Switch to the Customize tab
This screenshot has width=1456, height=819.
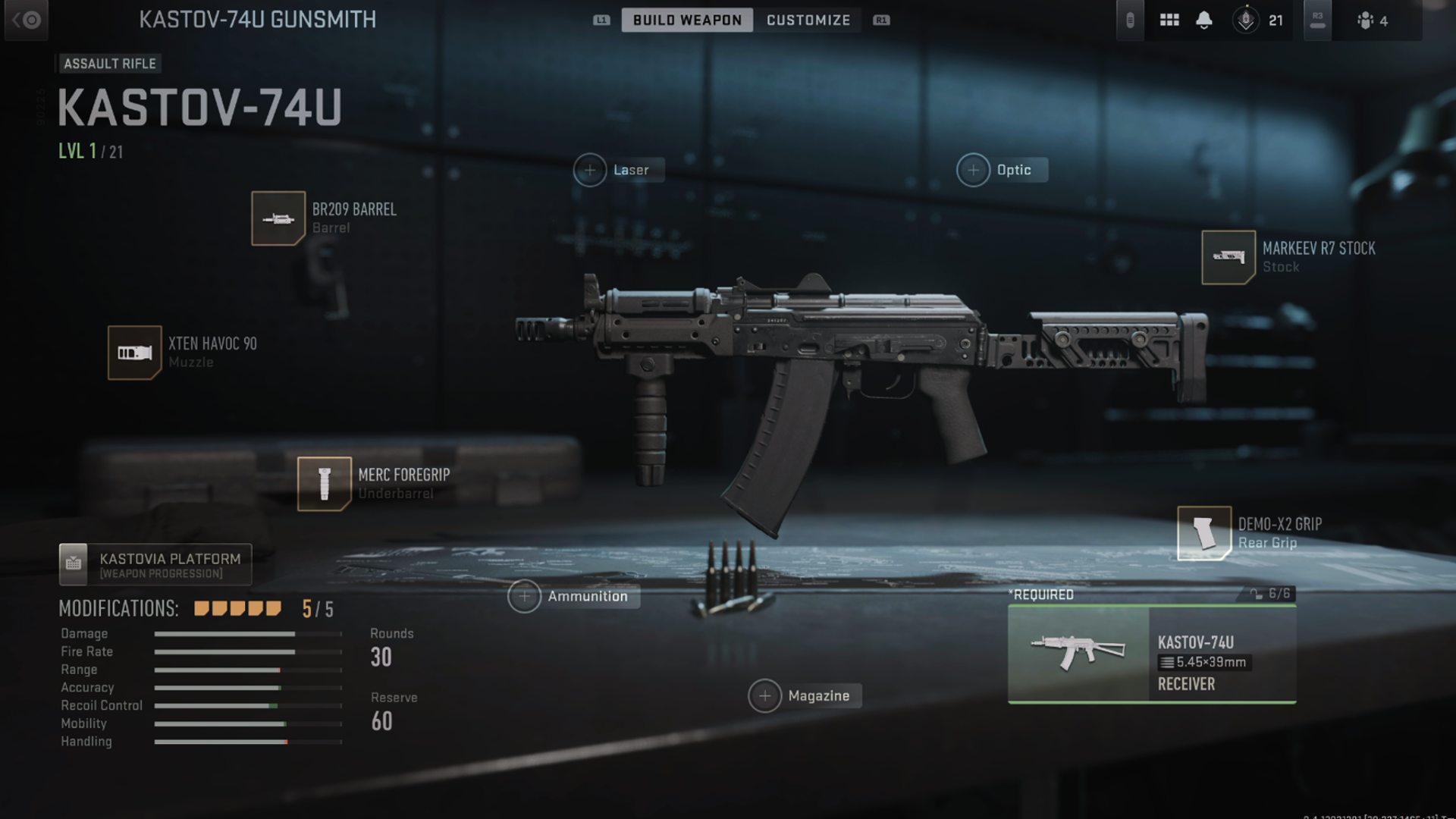[x=808, y=20]
